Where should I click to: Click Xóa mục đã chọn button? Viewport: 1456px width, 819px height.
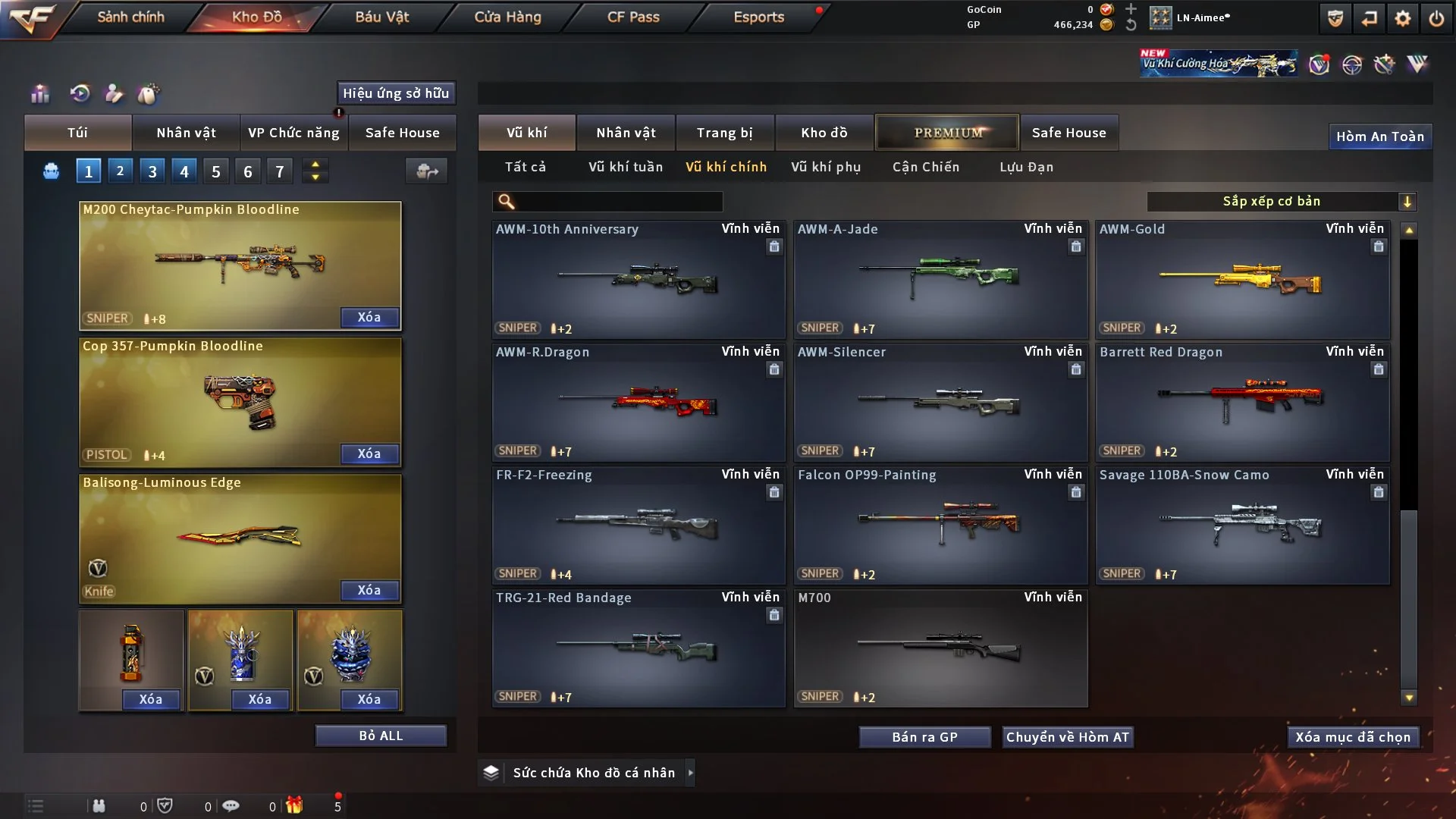coord(1353,737)
